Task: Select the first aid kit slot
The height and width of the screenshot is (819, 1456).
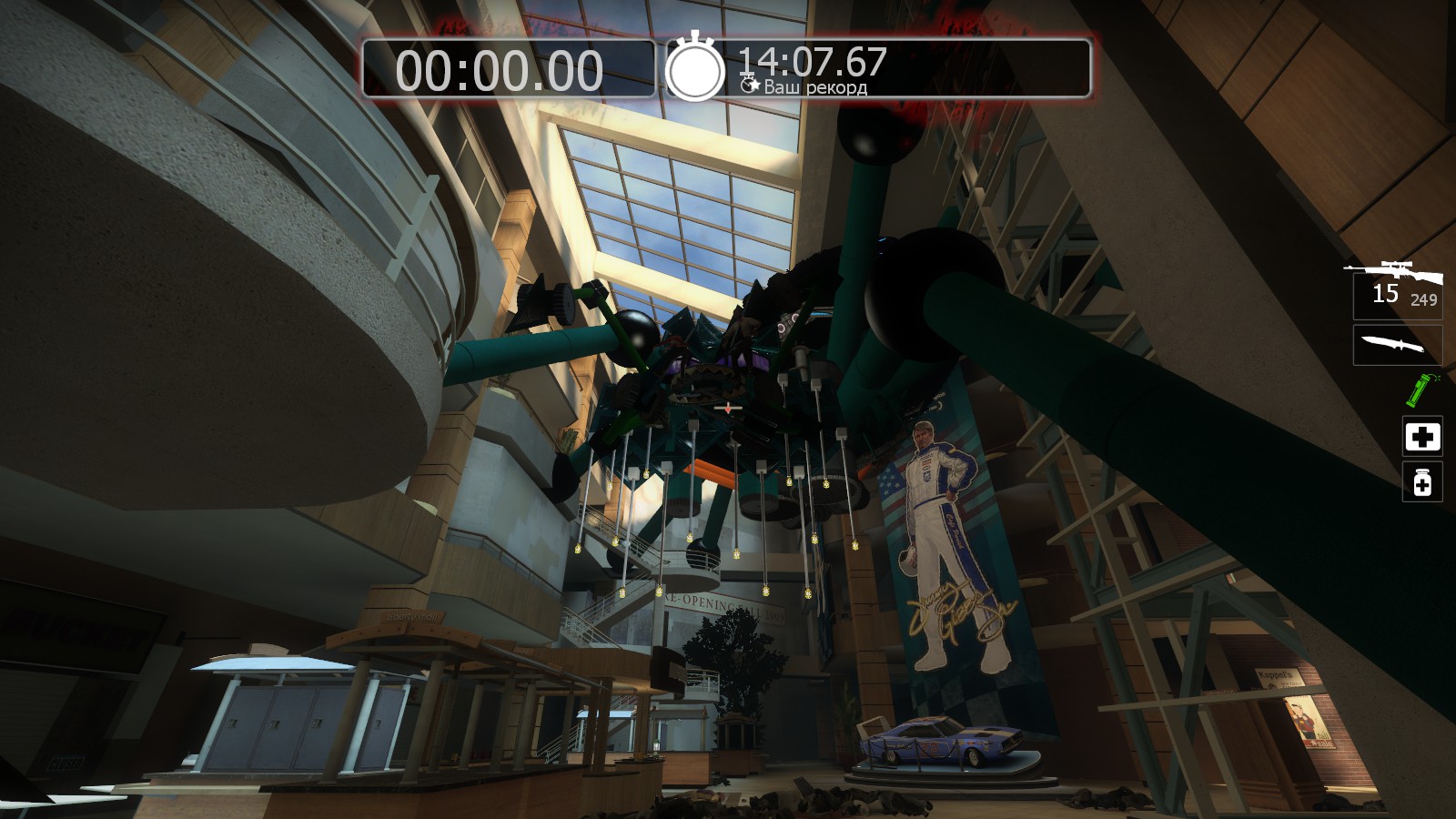Action: pos(1422,437)
